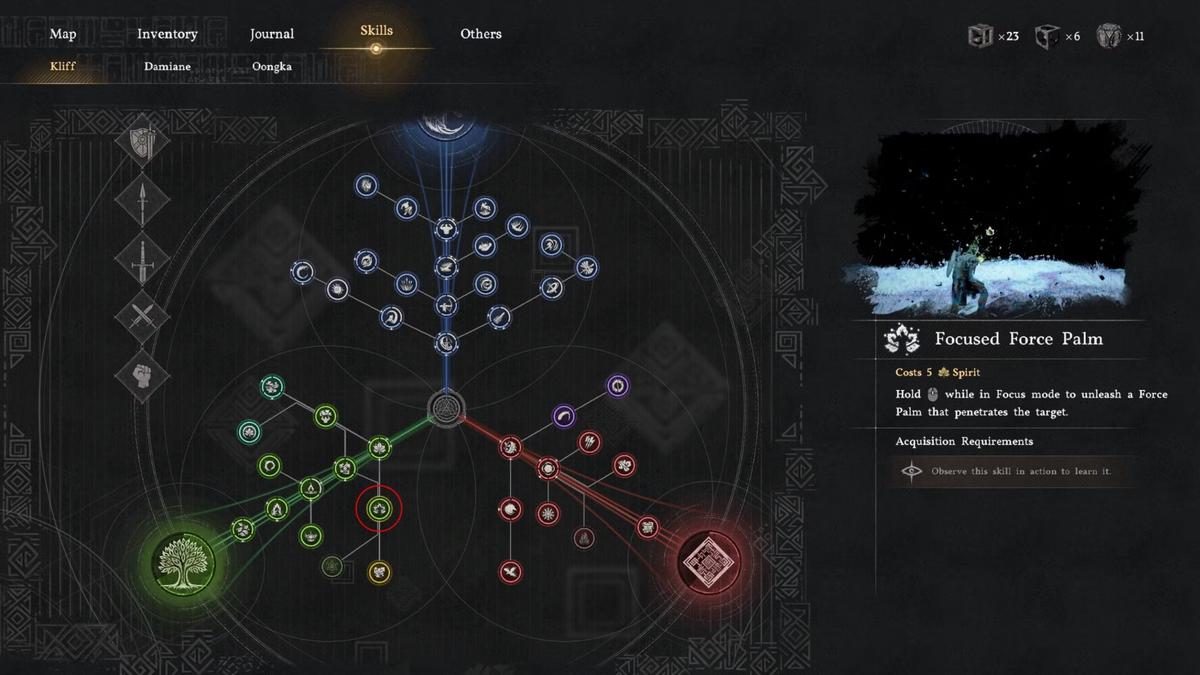Click the central triangle hub node
1200x675 pixels.
click(446, 407)
